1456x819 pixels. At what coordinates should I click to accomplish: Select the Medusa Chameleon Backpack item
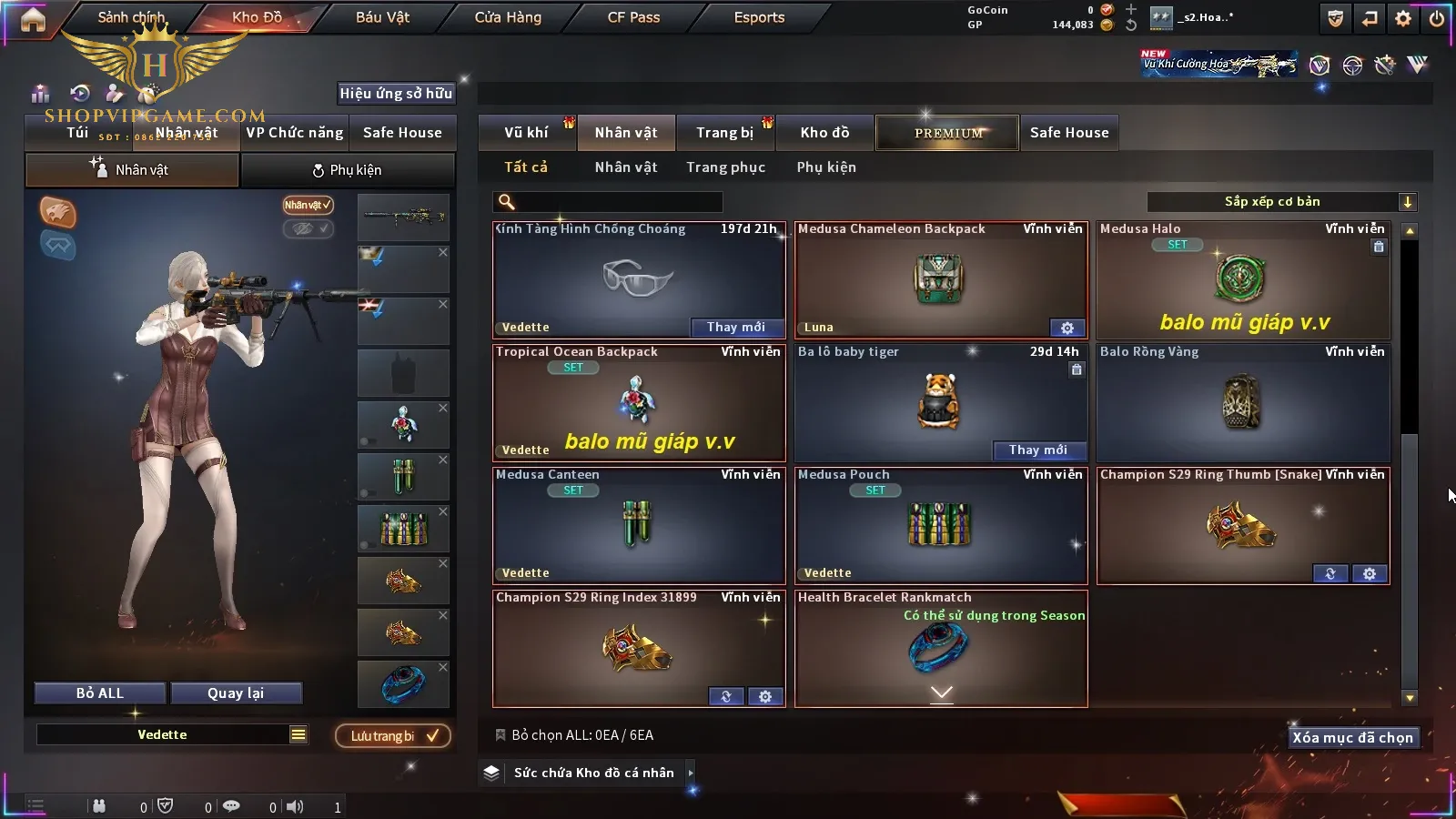(940, 280)
